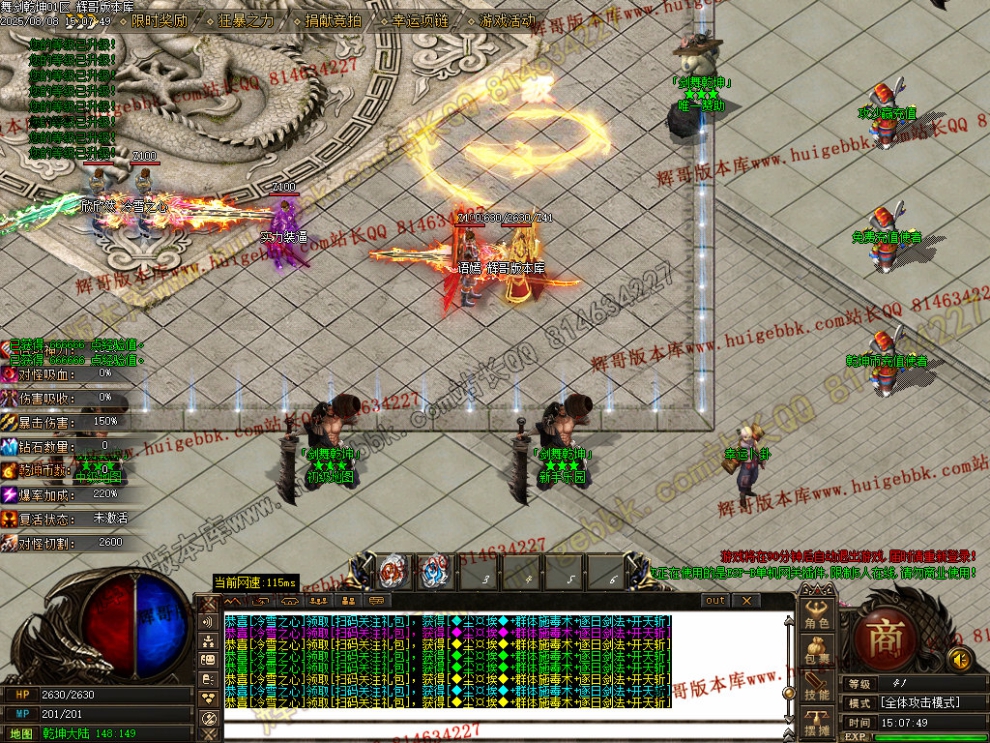Click the 钻石数量 diamond crystal icon
990x743 pixels.
[x=9, y=446]
